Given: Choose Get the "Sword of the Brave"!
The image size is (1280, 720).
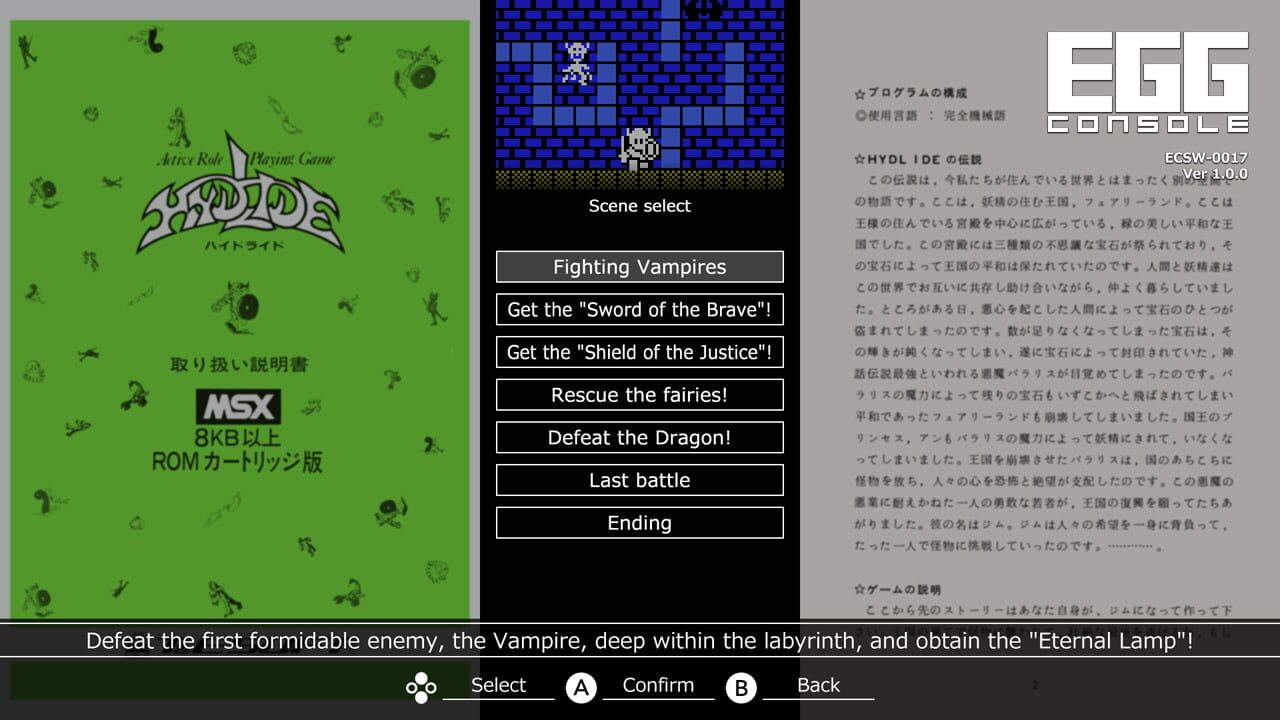Looking at the screenshot, I should [639, 309].
